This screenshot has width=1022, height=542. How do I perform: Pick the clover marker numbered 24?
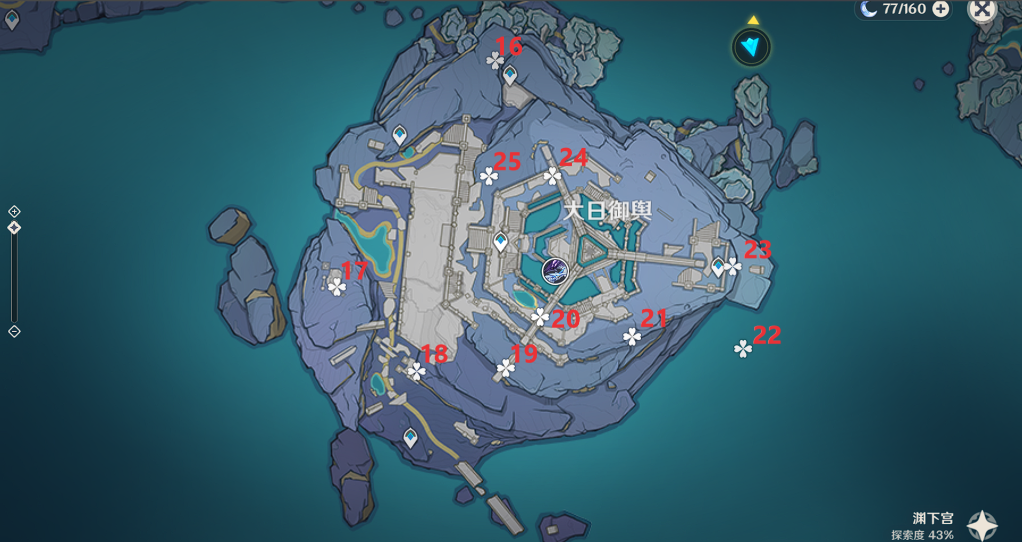click(x=552, y=176)
